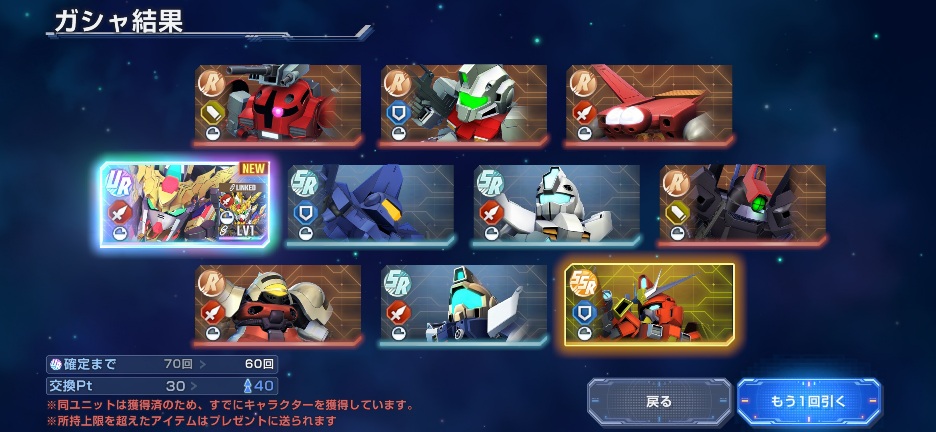Open the R tan and red mech card
Screen dimensions: 936x432
point(278,304)
